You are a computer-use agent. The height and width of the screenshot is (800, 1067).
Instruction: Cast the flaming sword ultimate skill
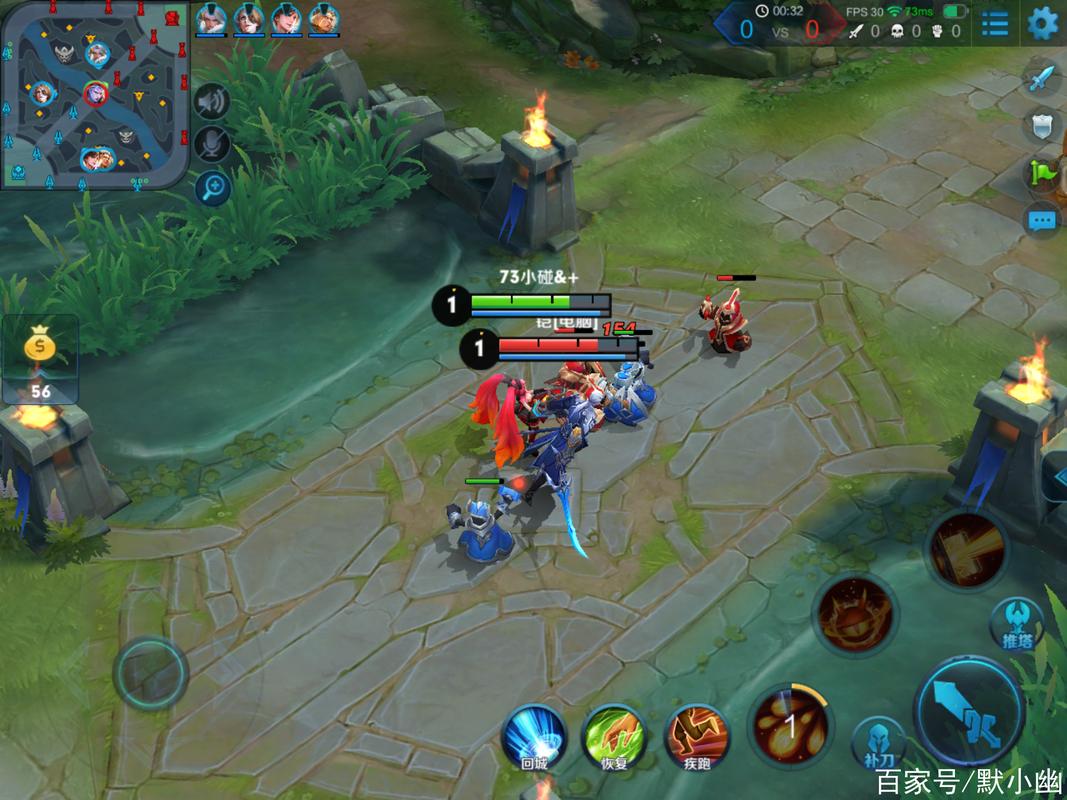[966, 548]
